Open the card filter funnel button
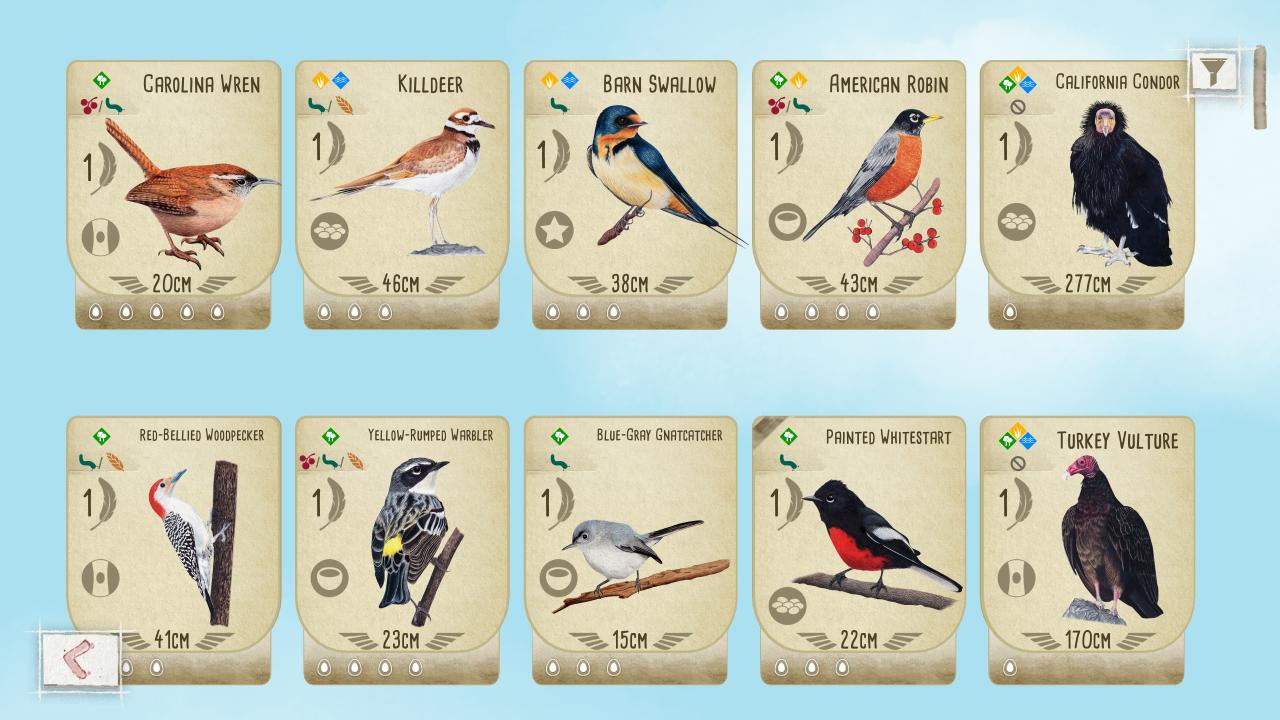Viewport: 1280px width, 720px height. point(1213,72)
